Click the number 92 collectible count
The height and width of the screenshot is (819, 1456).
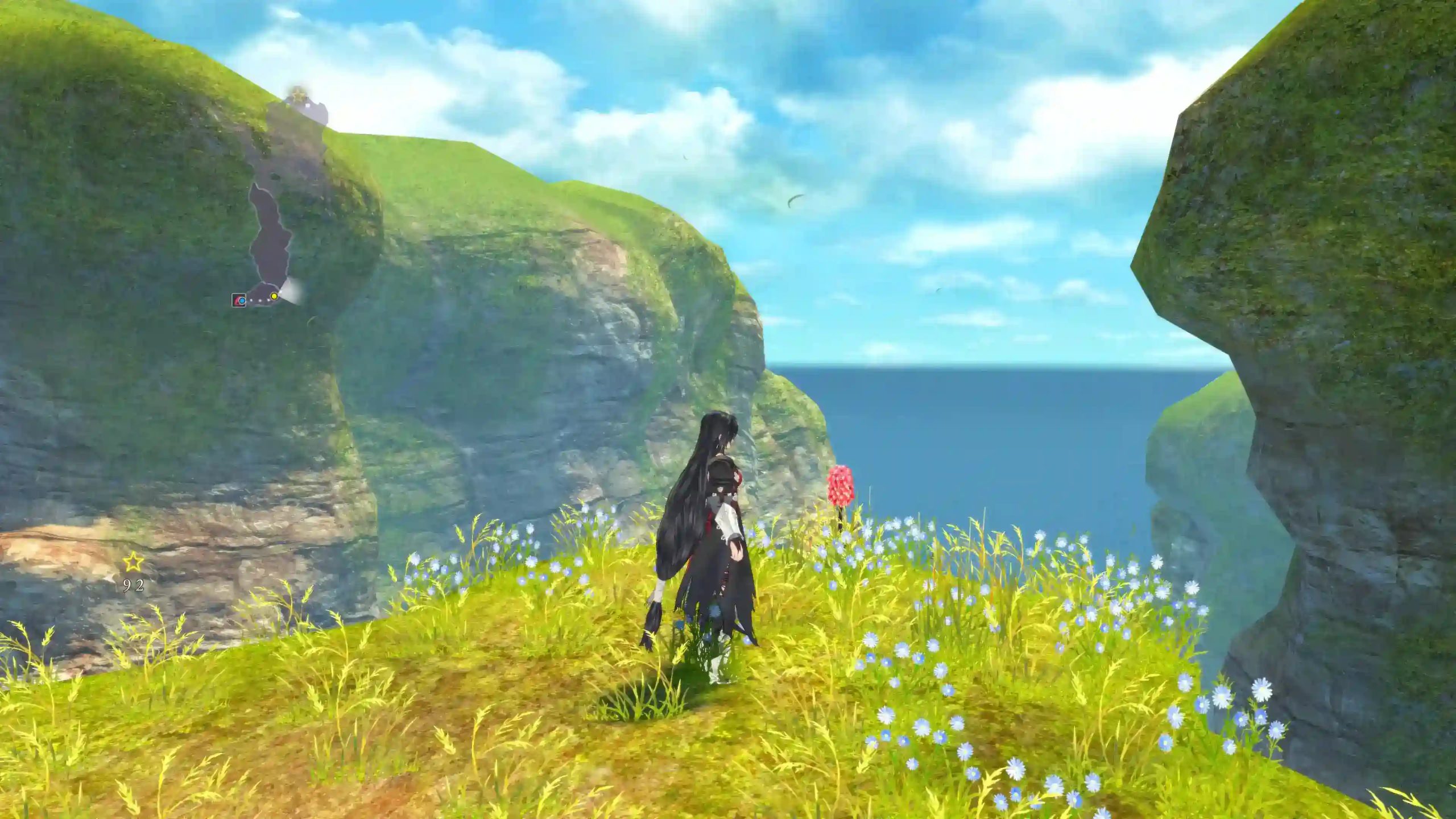pos(133,585)
